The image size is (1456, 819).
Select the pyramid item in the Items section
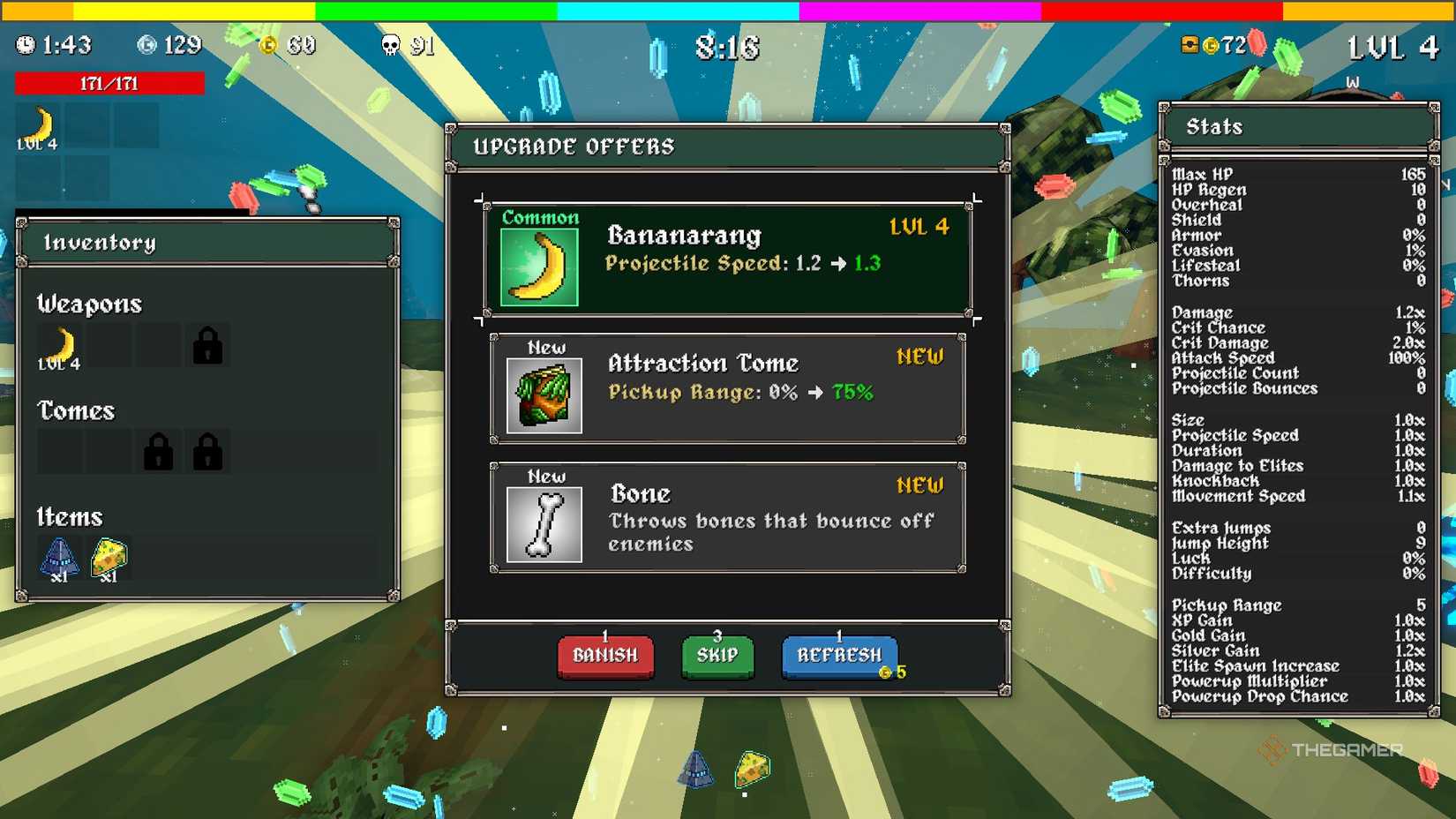pyautogui.click(x=58, y=556)
